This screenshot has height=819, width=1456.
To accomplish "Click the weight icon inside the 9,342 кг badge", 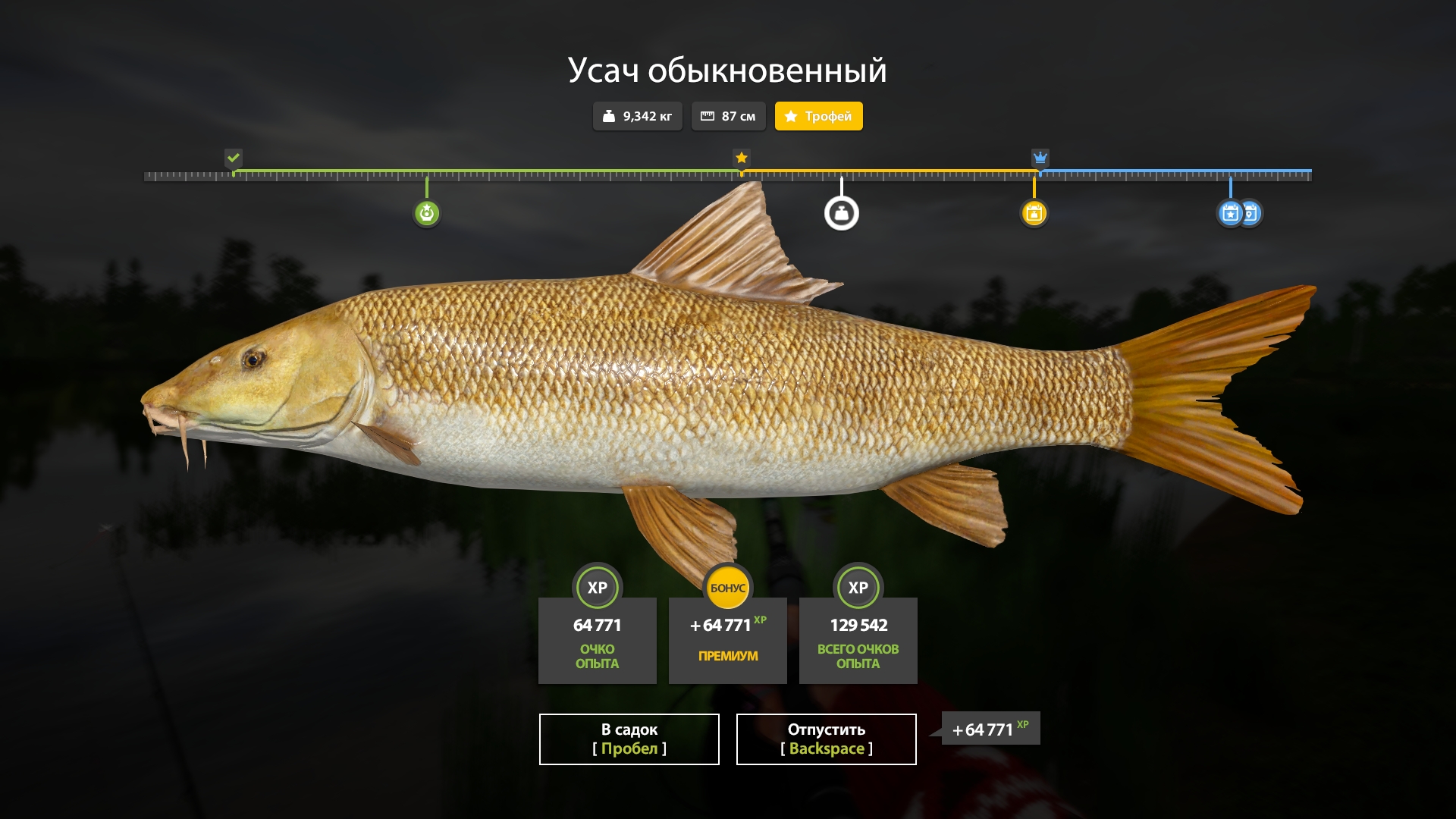I will [x=609, y=116].
